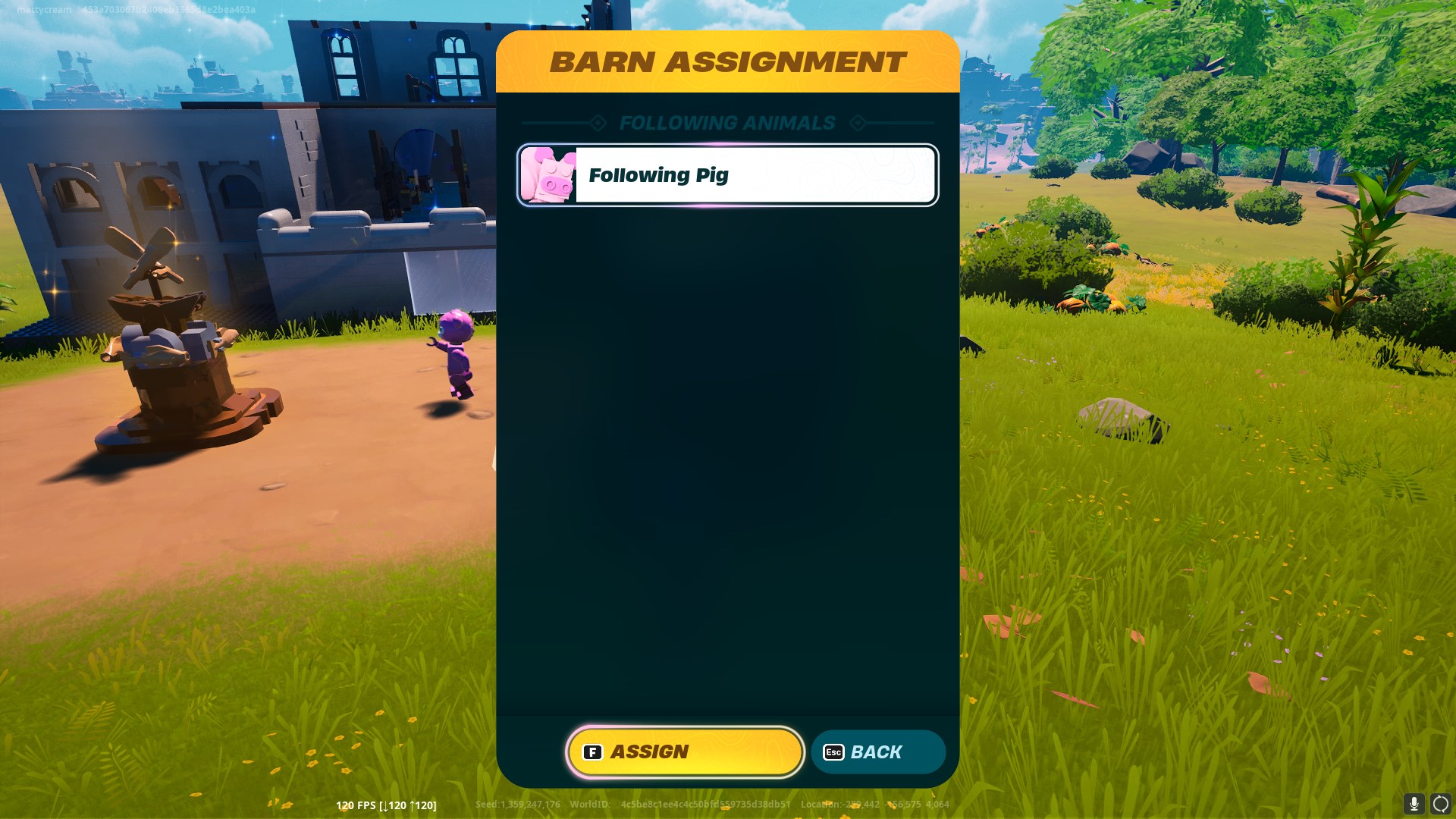Click the Esc keyboard key icon

pos(834,752)
